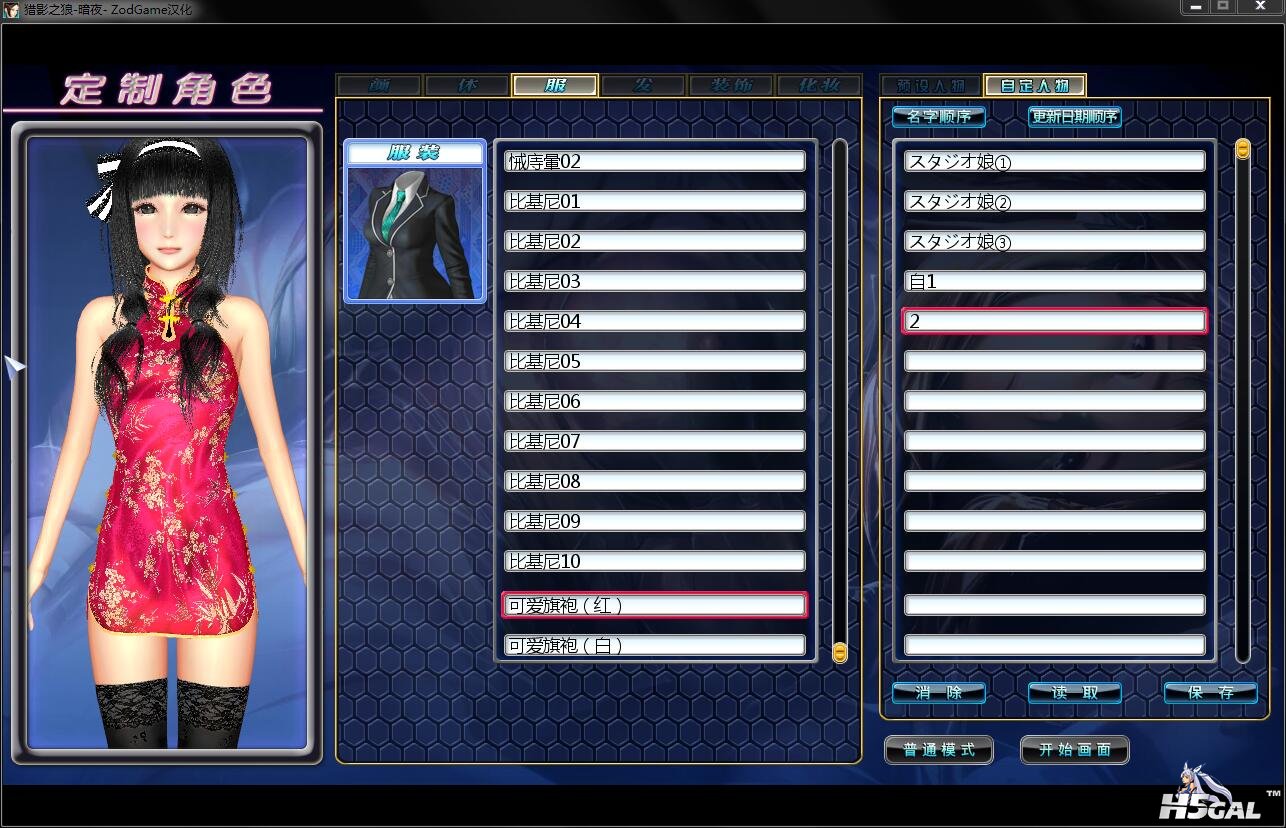Sort characters with 名字顺序 button

click(938, 117)
